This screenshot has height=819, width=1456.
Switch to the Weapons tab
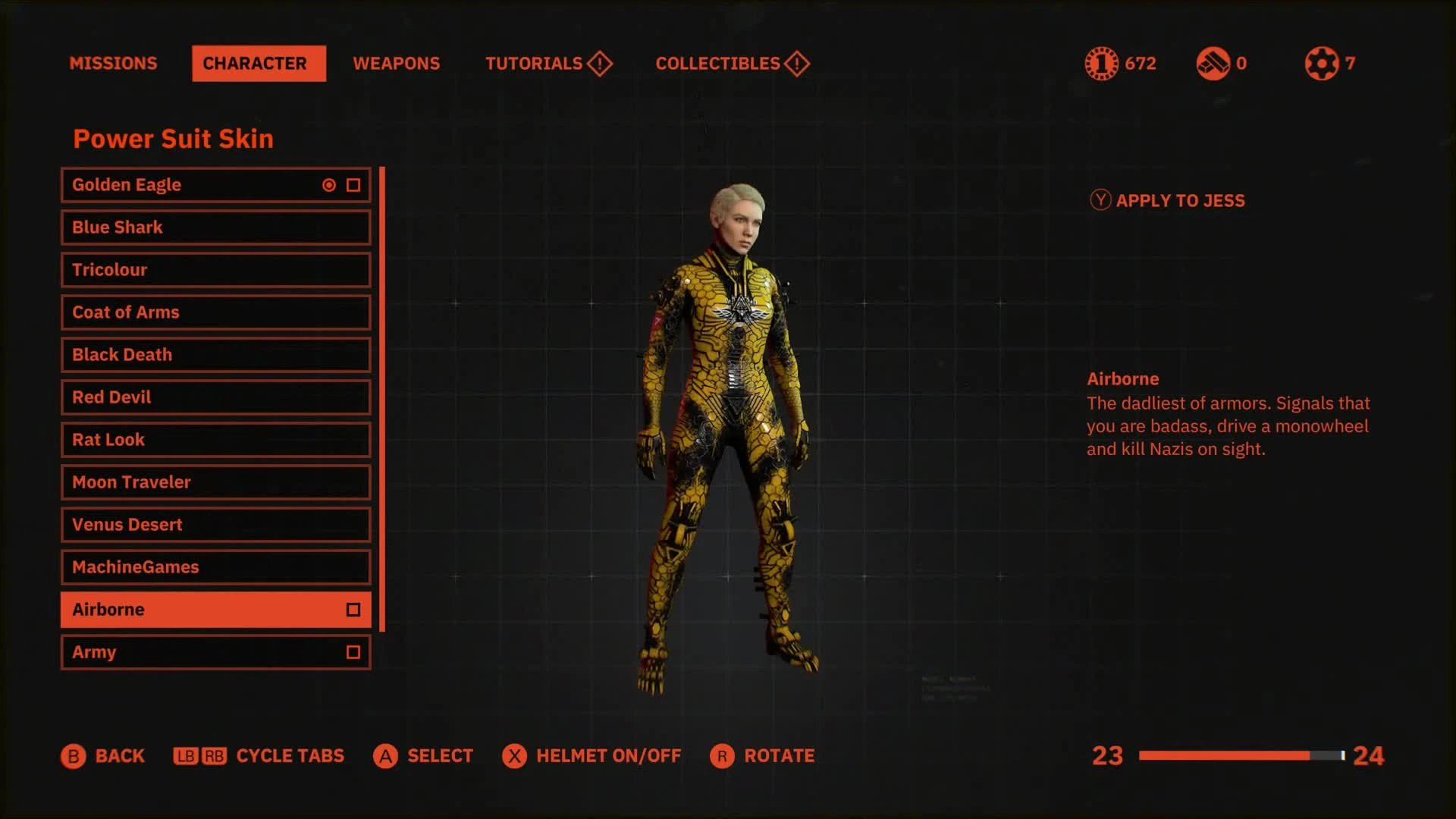pyautogui.click(x=397, y=64)
